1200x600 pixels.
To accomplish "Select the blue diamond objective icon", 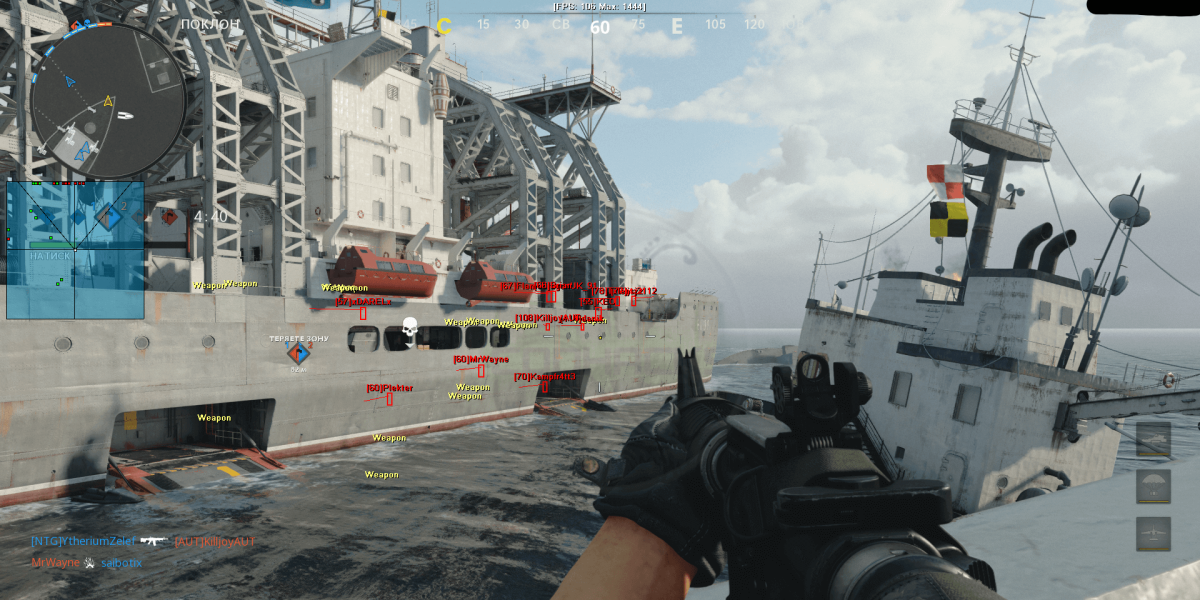I will [108, 215].
